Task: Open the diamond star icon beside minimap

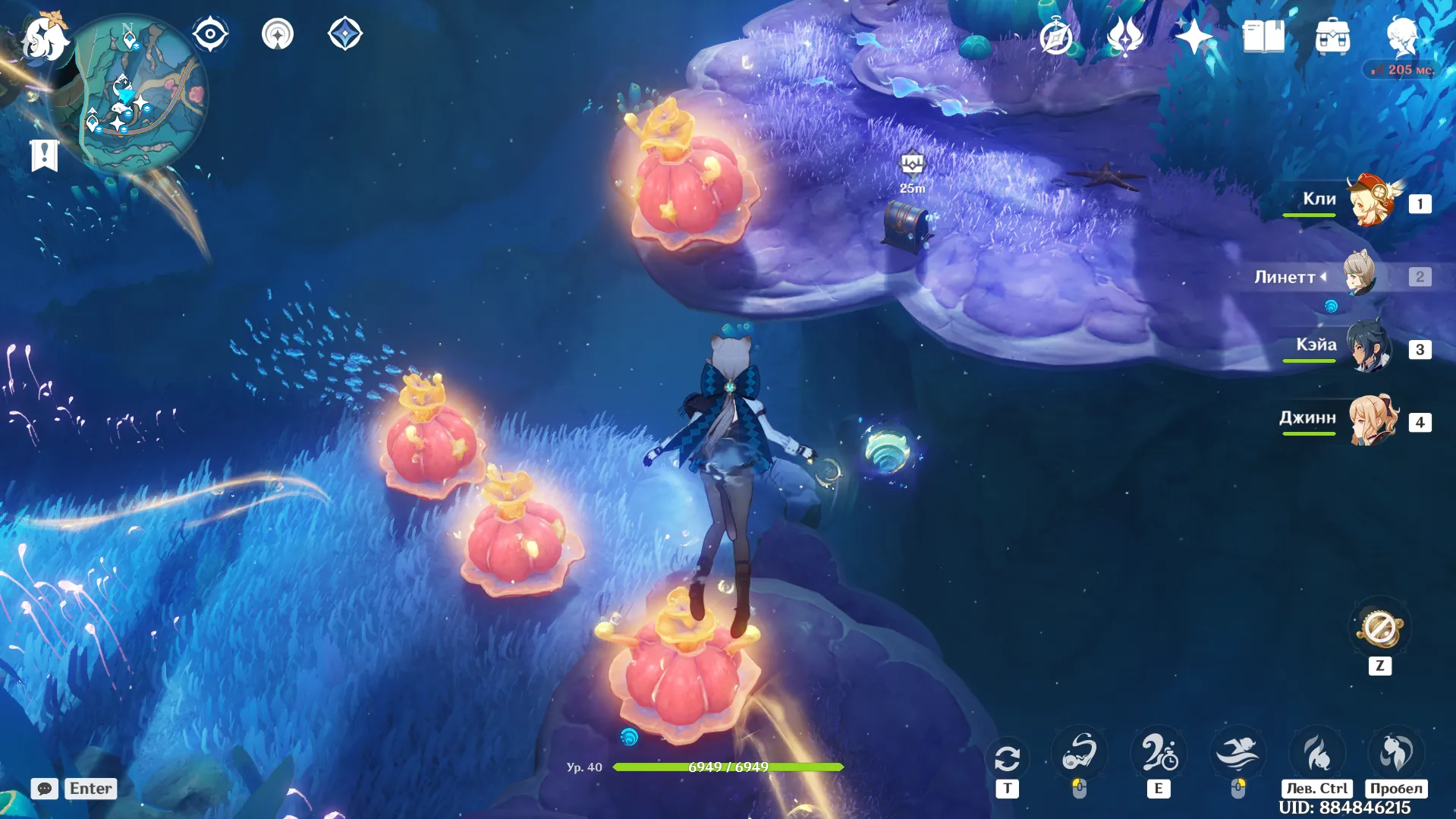Action: point(345,34)
